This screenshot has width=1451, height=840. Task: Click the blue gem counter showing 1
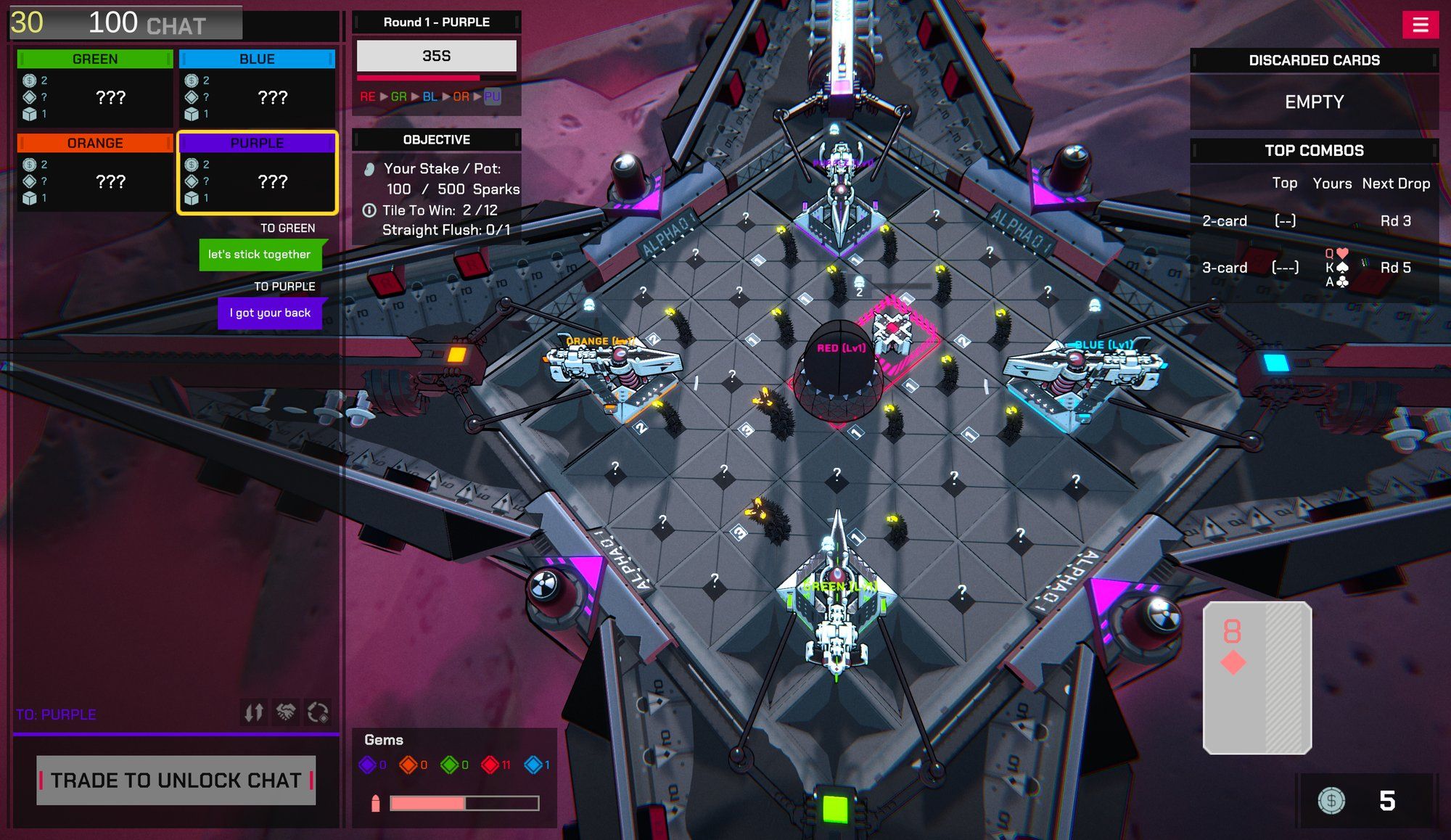[537, 765]
